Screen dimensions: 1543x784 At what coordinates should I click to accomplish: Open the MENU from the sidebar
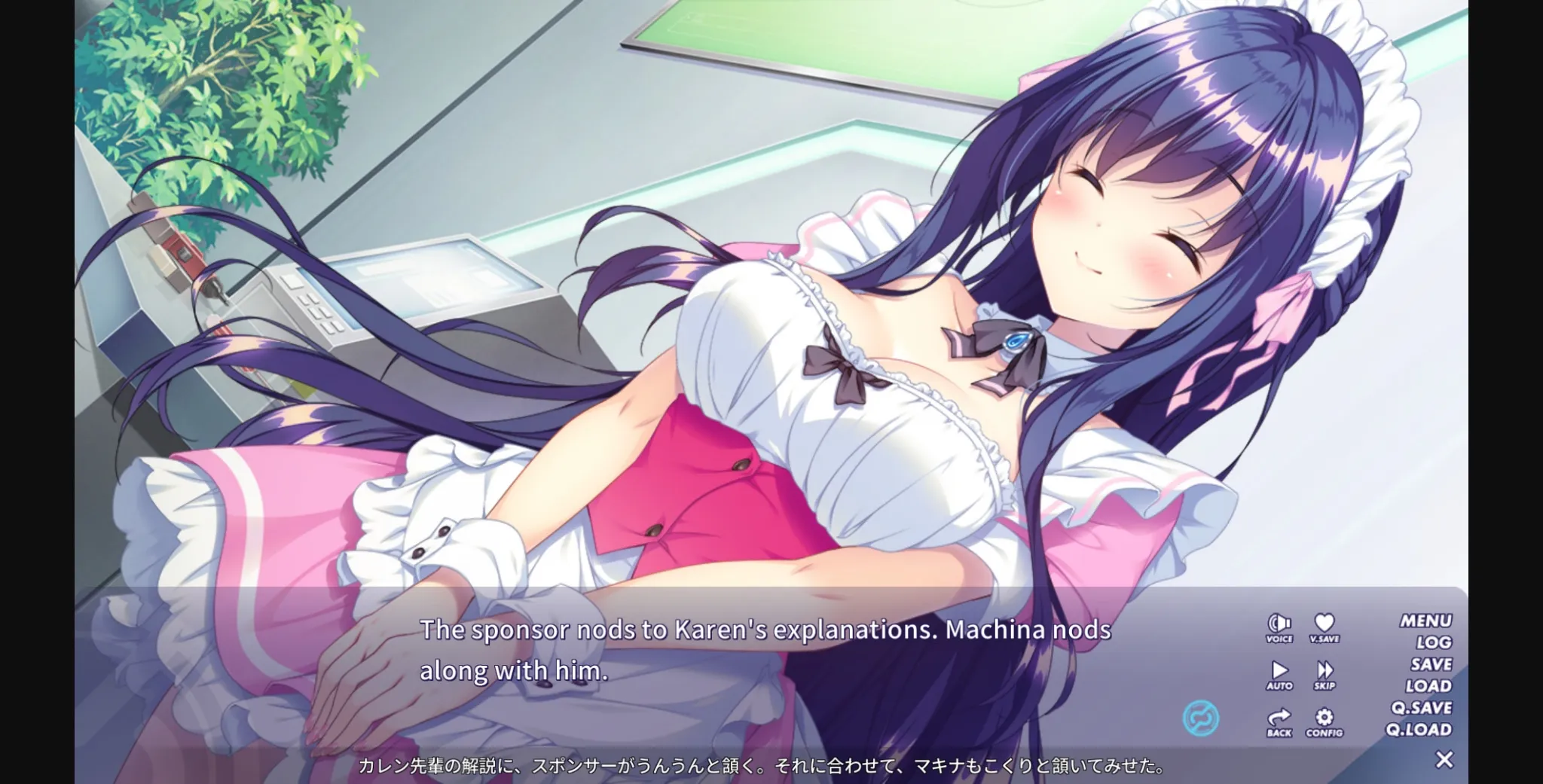pos(1428,619)
